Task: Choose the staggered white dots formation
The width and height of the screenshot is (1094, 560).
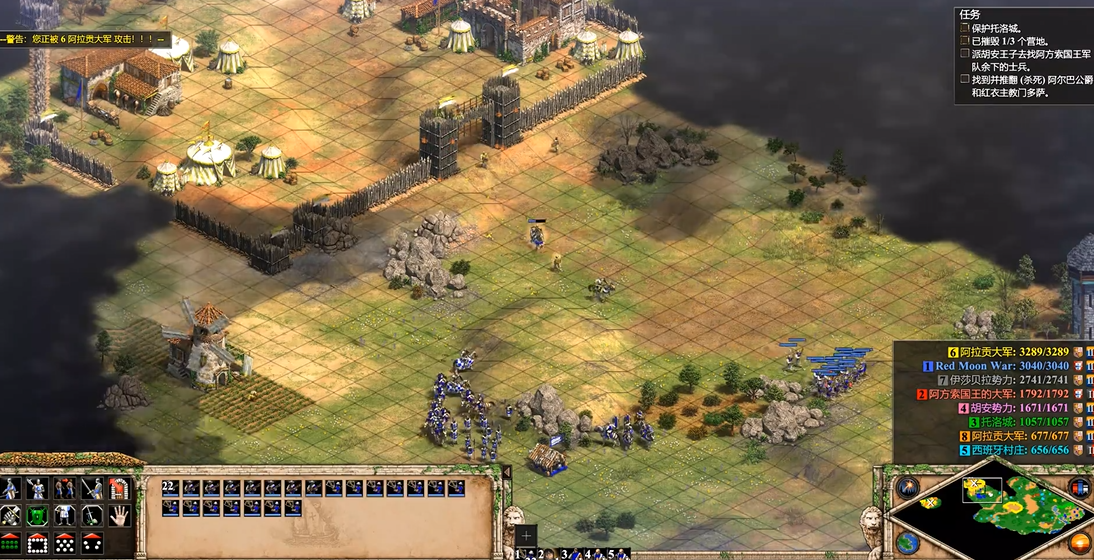Action: pyautogui.click(x=65, y=543)
